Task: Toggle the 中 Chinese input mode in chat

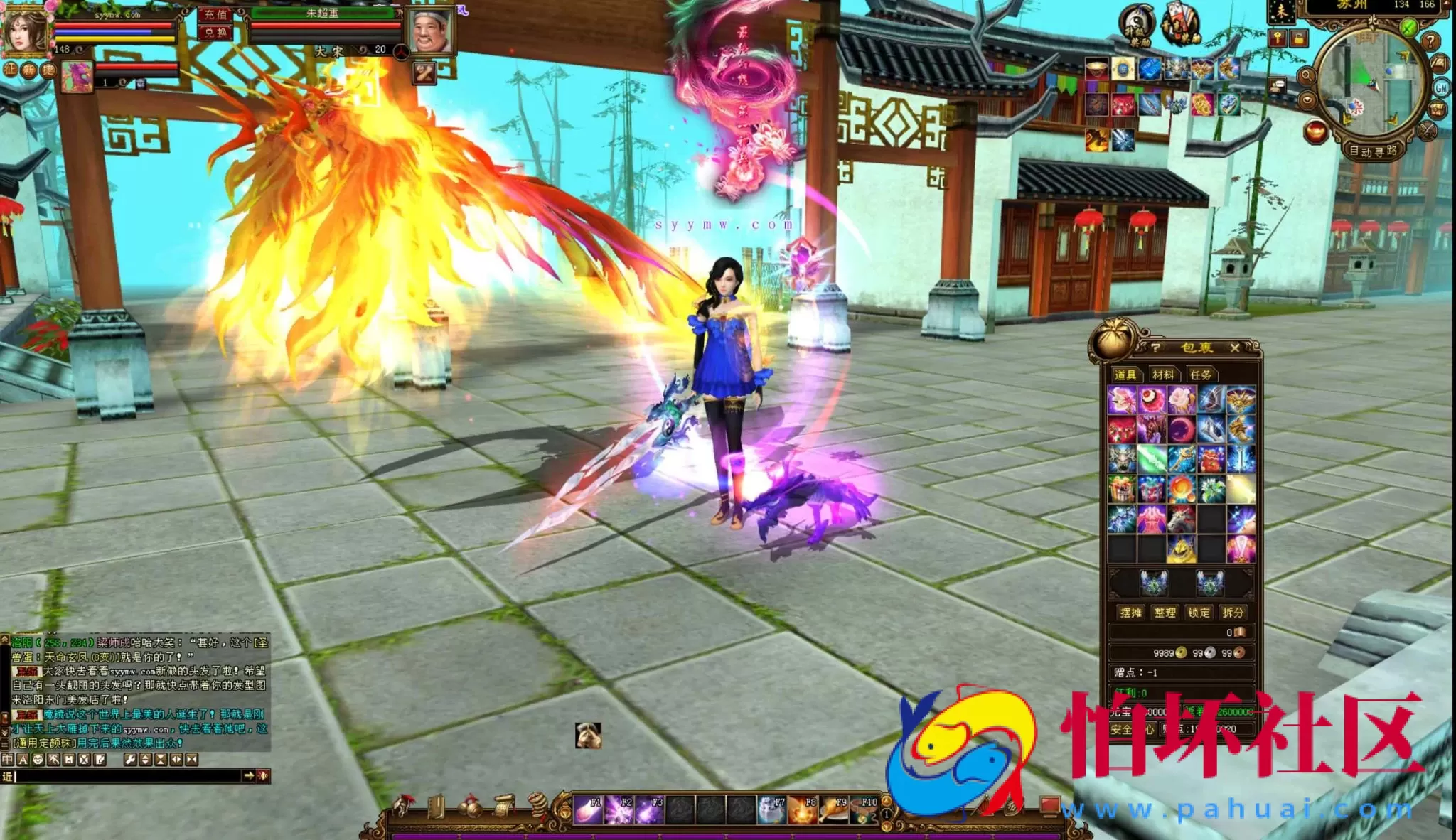Action: [x=8, y=760]
